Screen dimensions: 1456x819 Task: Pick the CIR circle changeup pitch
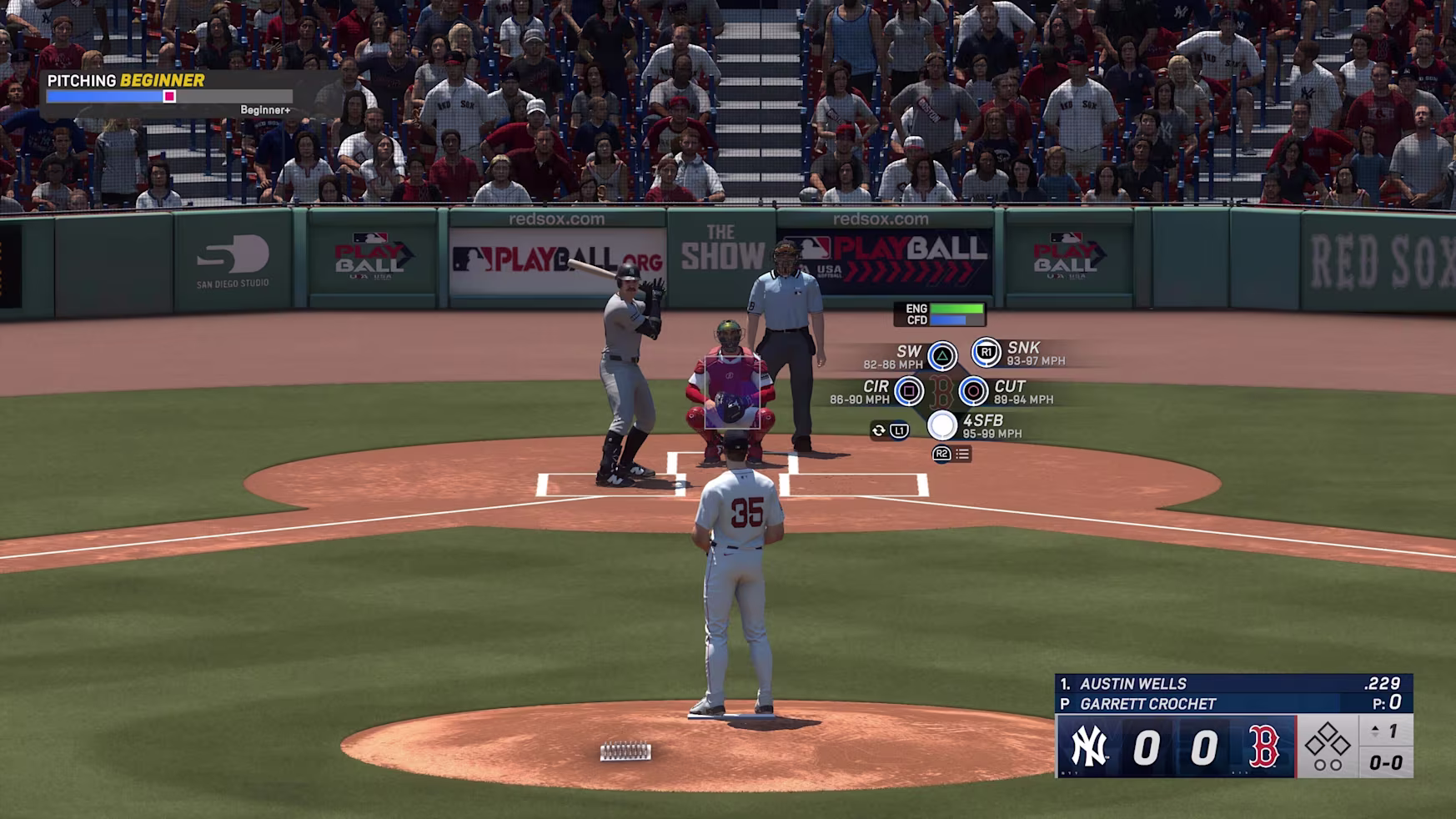909,390
